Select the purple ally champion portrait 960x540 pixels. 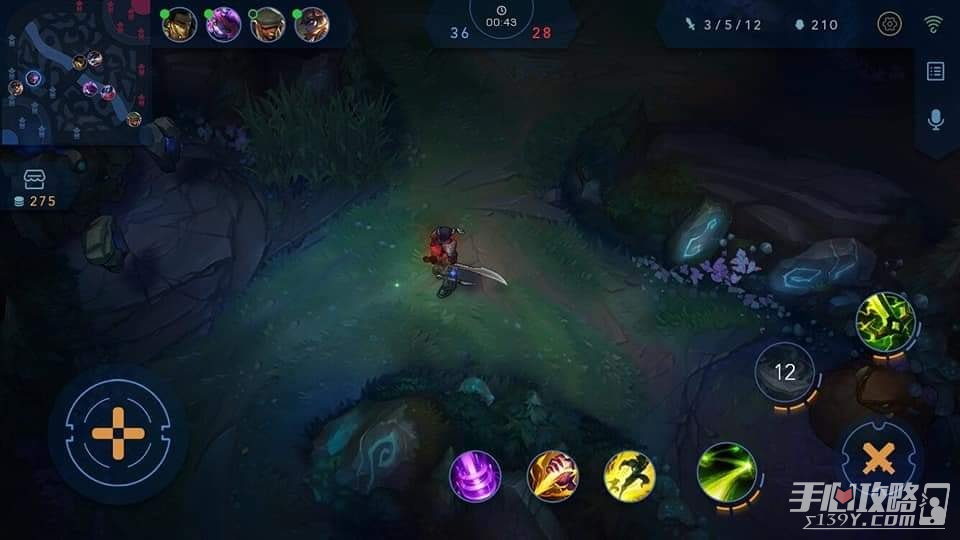223,24
